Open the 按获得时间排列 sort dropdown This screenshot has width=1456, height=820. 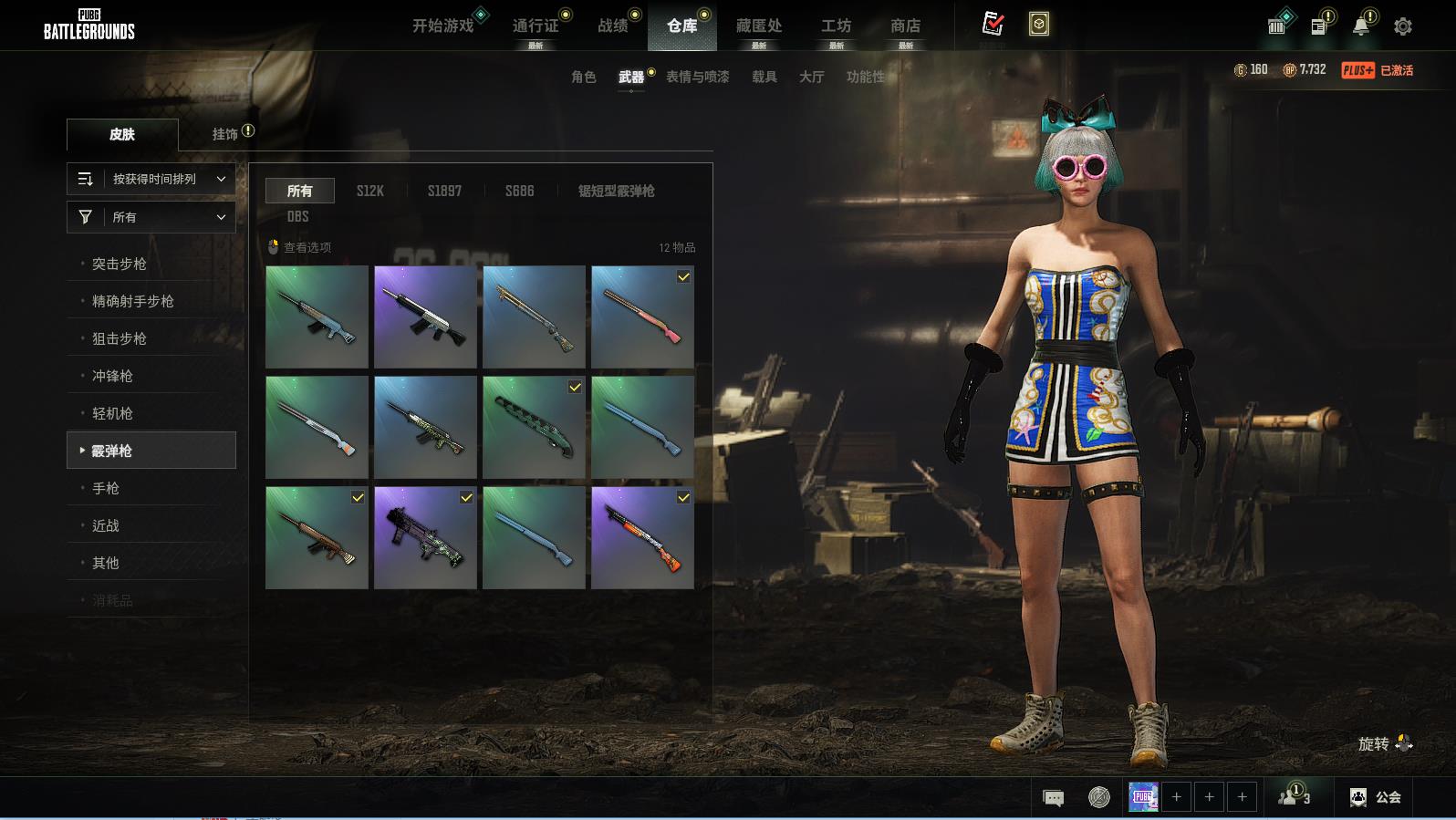(151, 179)
